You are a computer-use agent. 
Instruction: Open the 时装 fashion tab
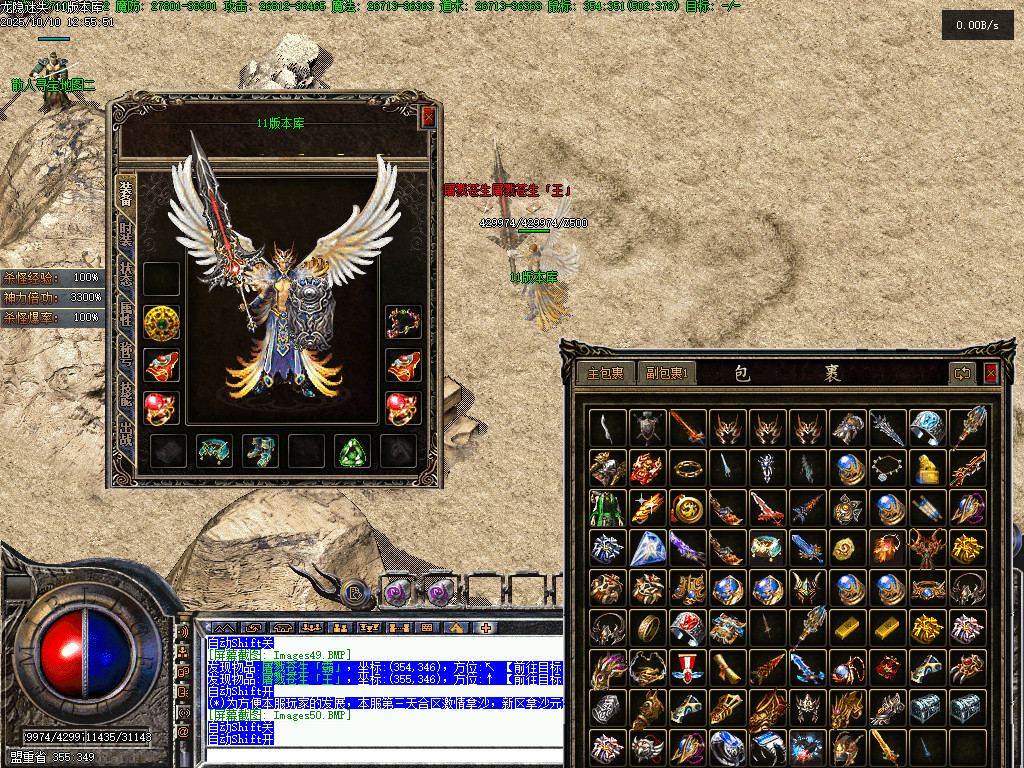[126, 235]
